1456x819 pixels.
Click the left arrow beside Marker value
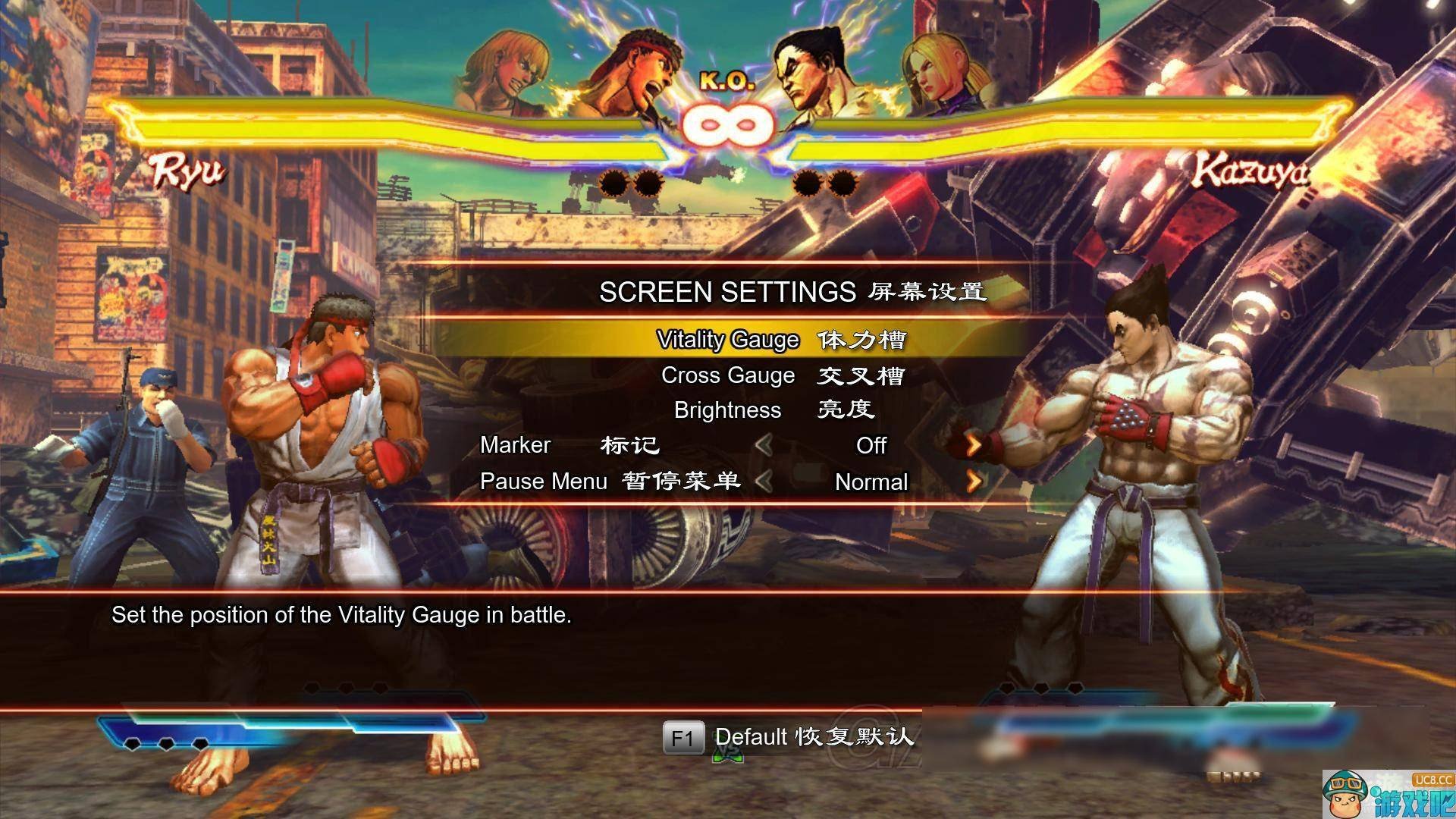click(x=764, y=445)
